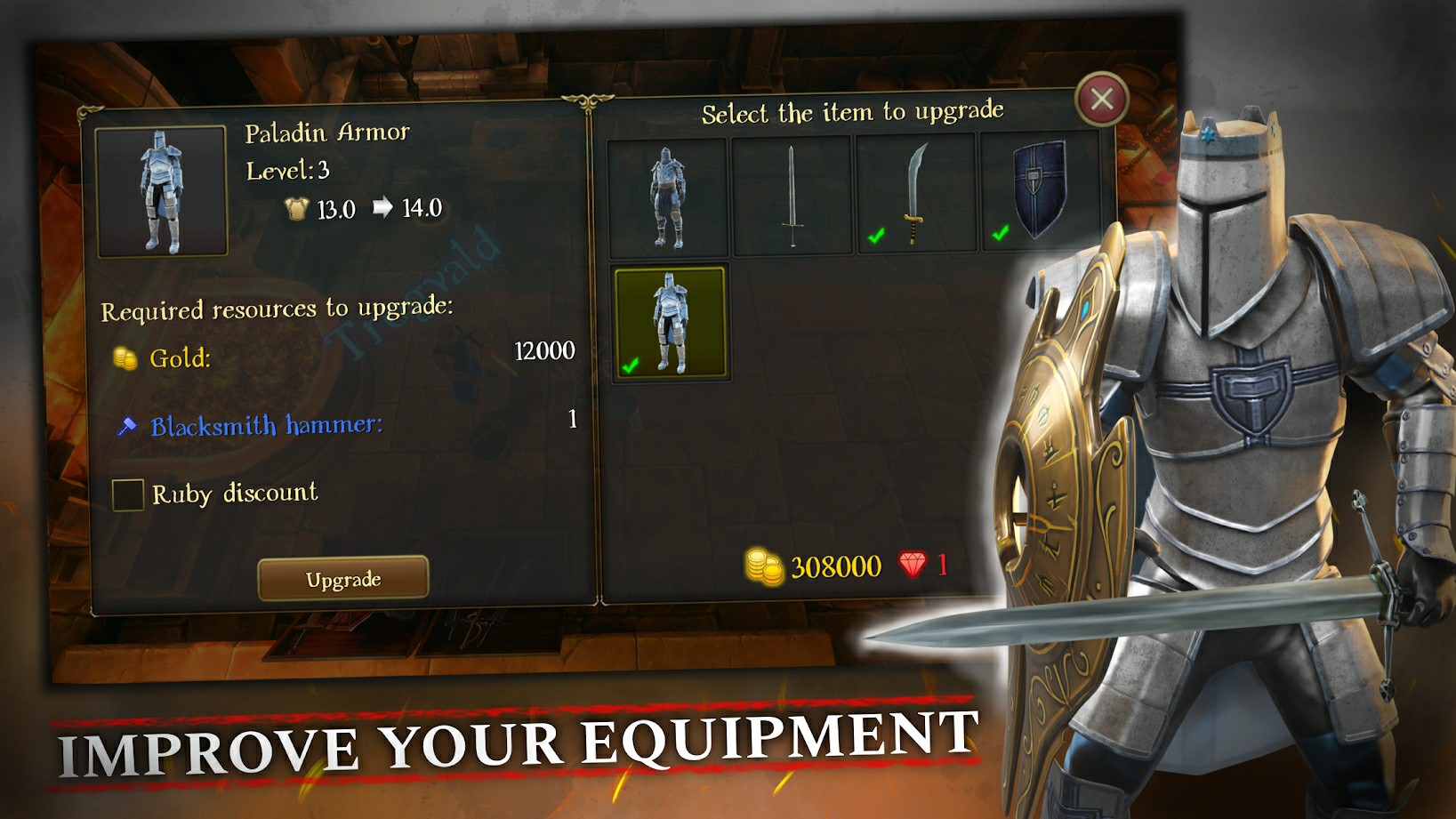Click the ruby icon next to the counter

[x=909, y=566]
